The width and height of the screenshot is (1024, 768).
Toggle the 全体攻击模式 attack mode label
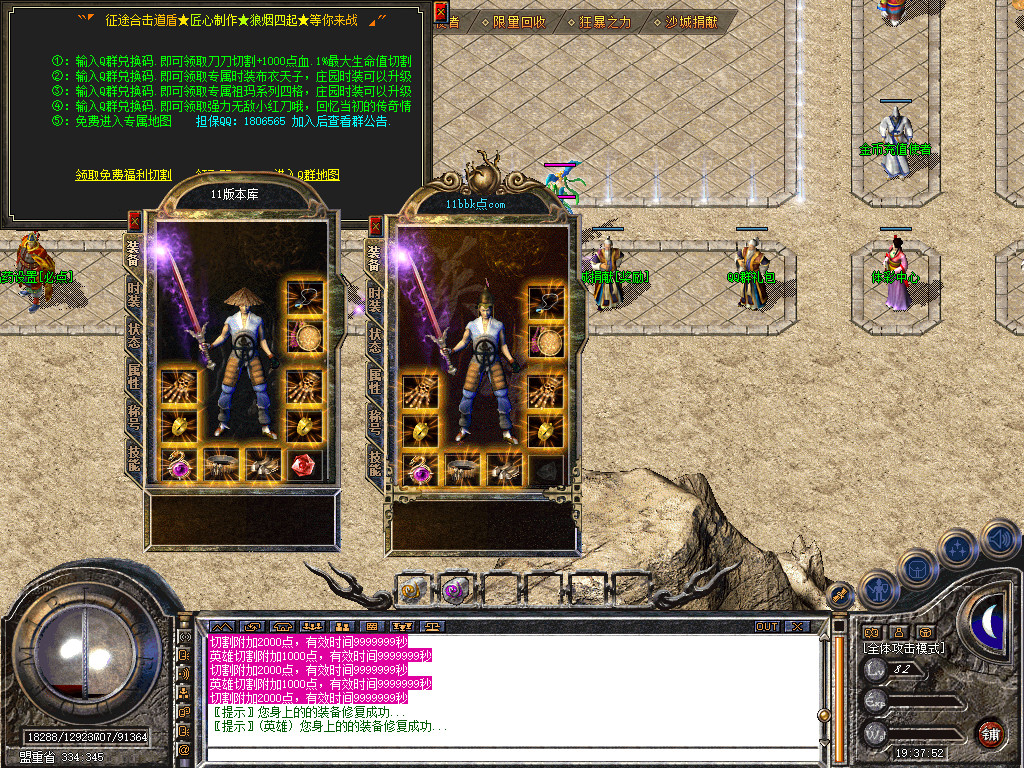coord(903,648)
